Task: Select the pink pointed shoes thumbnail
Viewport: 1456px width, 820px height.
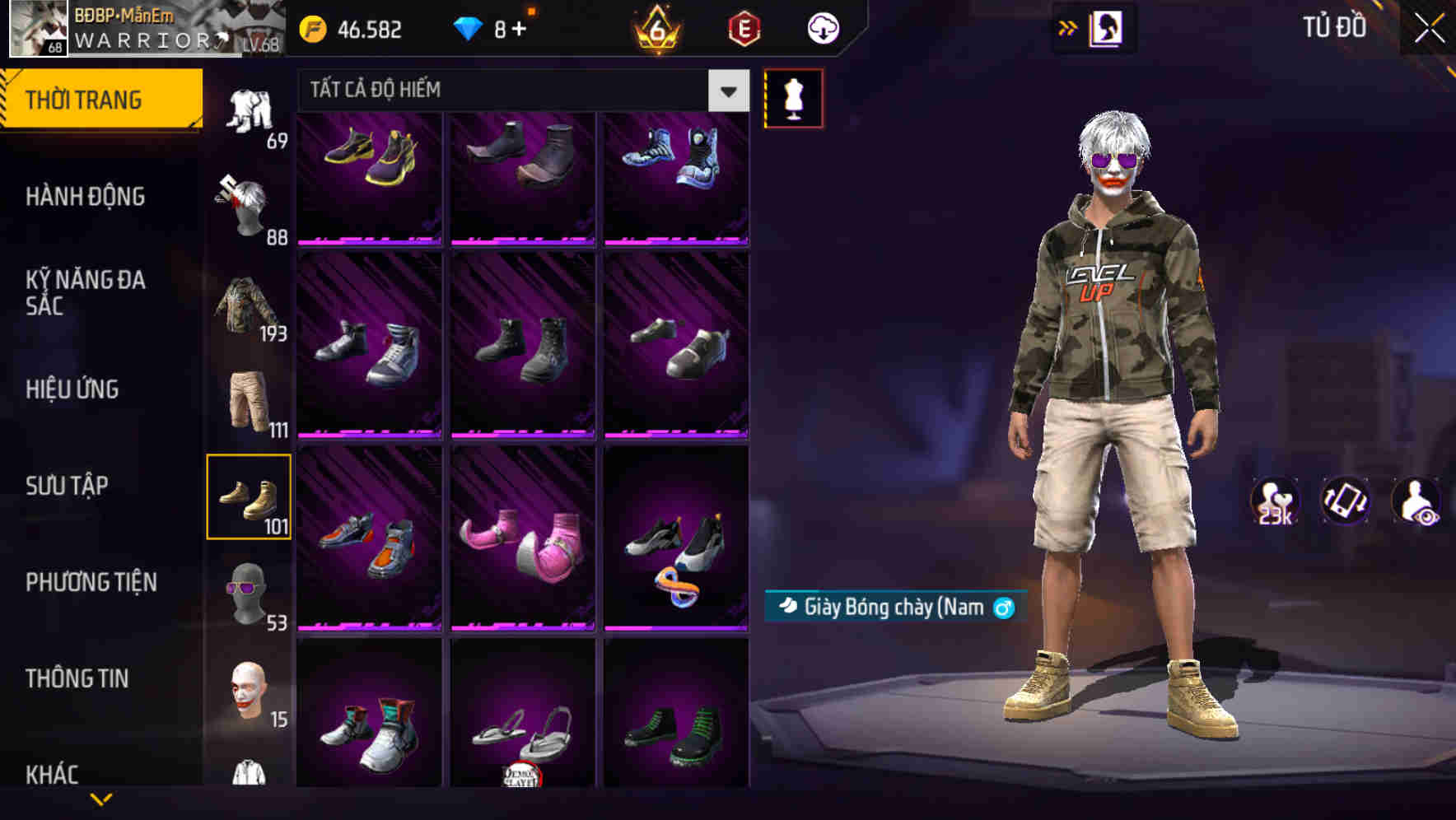Action: 520,539
